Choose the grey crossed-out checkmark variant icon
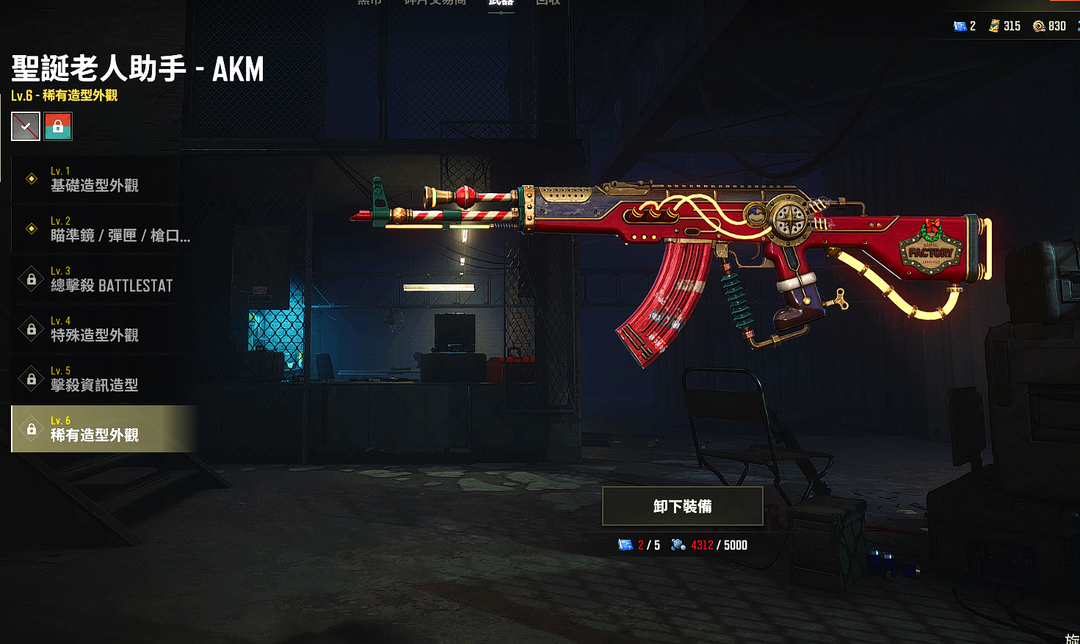The width and height of the screenshot is (1080, 644). [26, 126]
